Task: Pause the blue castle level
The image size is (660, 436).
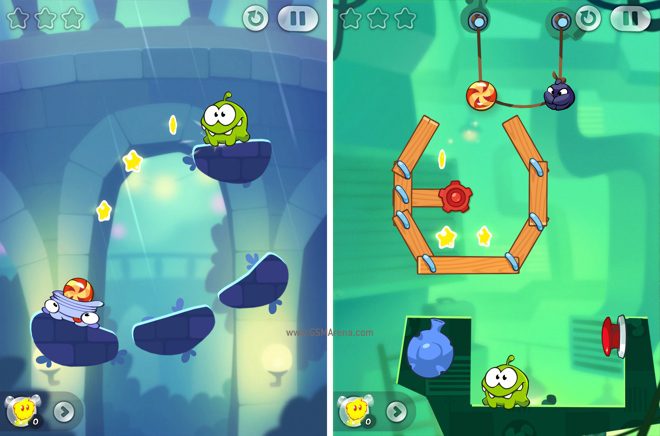Action: [x=297, y=18]
